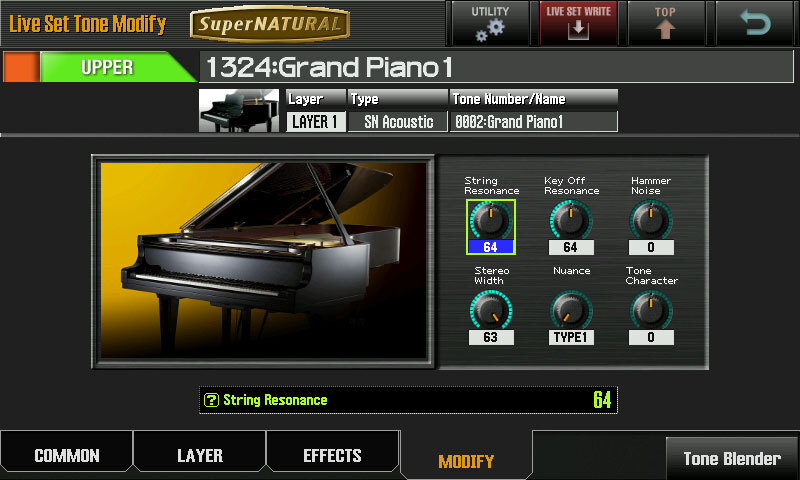Activate the Tone Character knob
The image size is (800, 480).
tap(651, 310)
